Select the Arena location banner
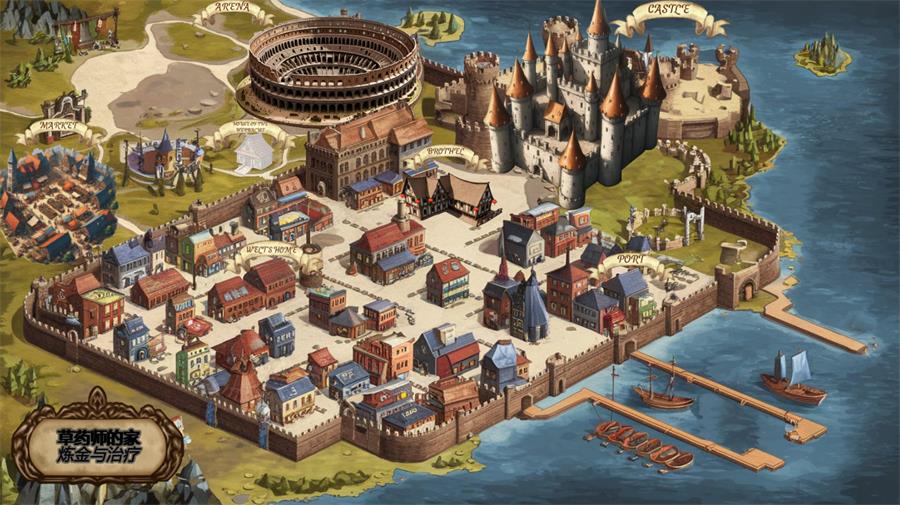The width and height of the screenshot is (900, 505). [x=232, y=11]
